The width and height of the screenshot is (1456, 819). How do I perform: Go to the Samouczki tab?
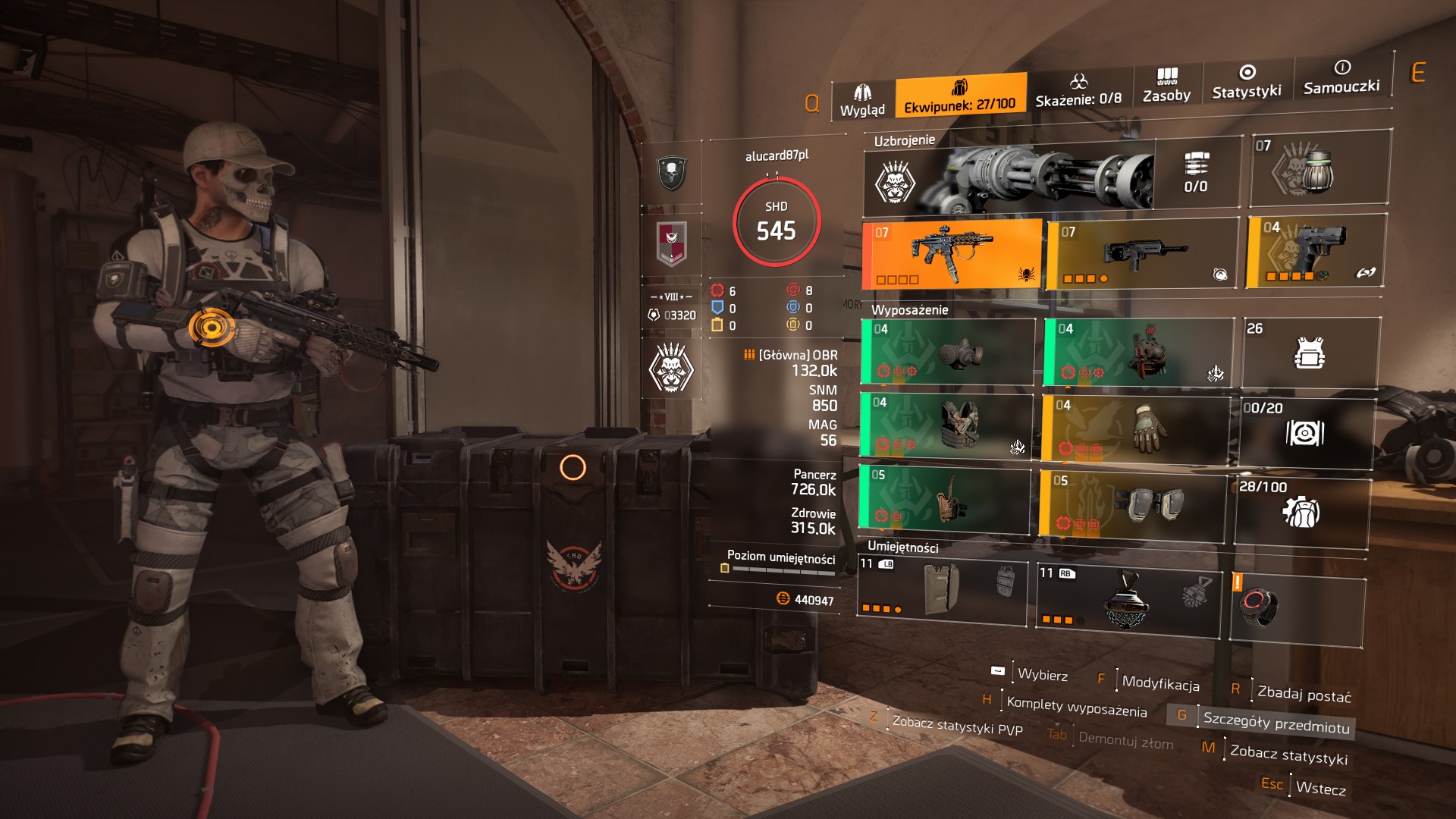click(1341, 77)
